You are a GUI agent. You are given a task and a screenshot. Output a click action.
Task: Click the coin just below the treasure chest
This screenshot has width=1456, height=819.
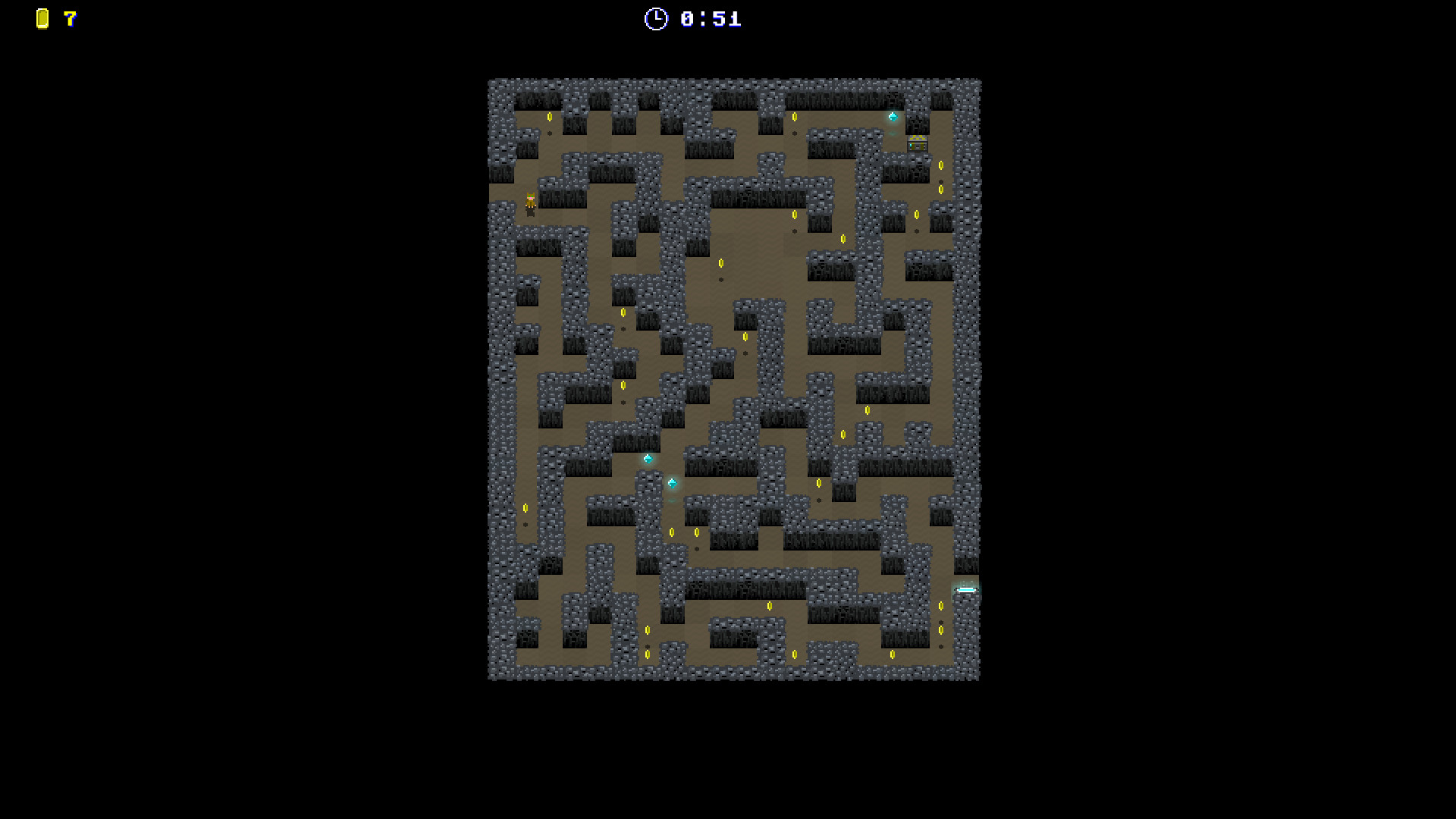[x=940, y=165]
